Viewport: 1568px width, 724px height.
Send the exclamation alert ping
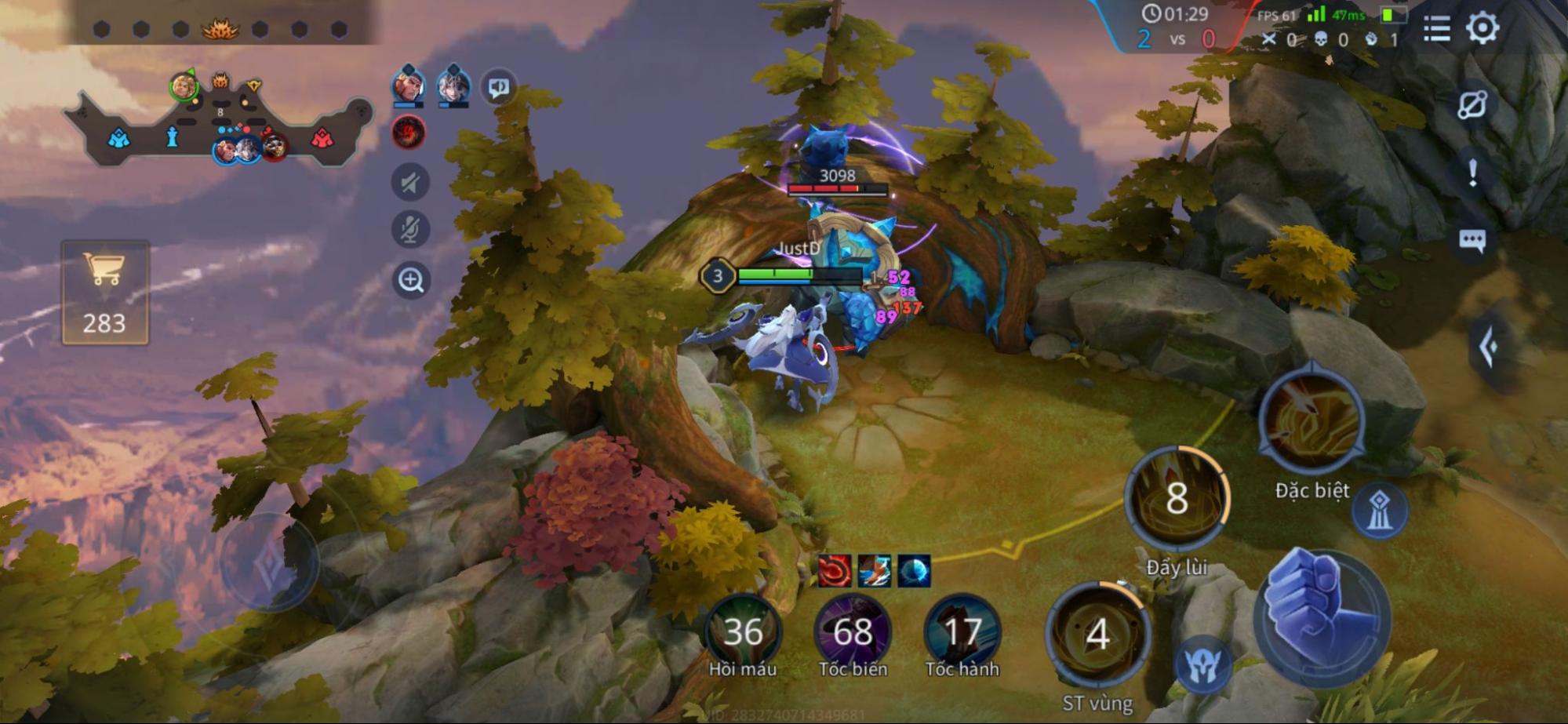1472,173
